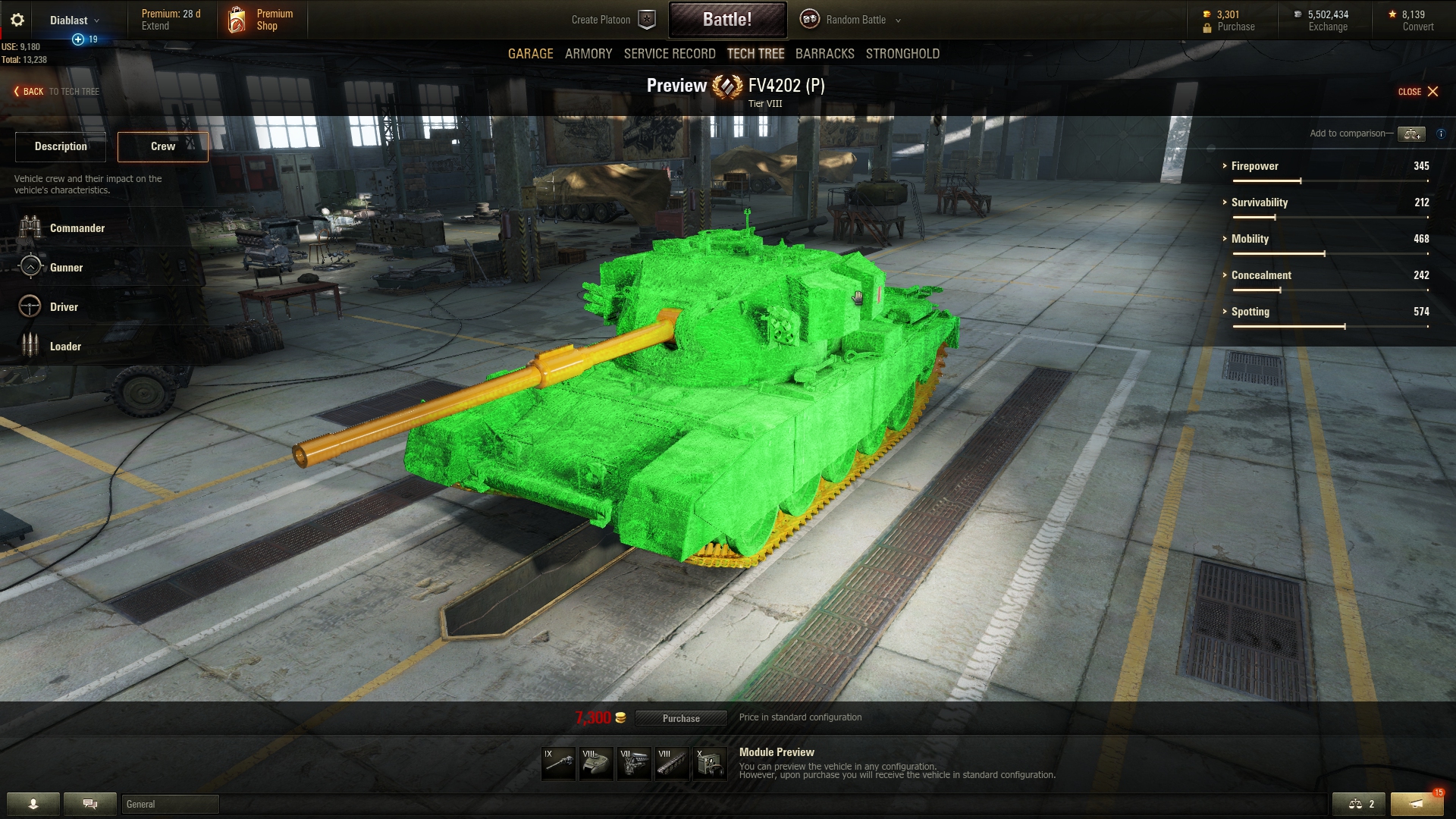Preview the Tier X radio module
Image resolution: width=1456 pixels, height=819 pixels.
(711, 763)
